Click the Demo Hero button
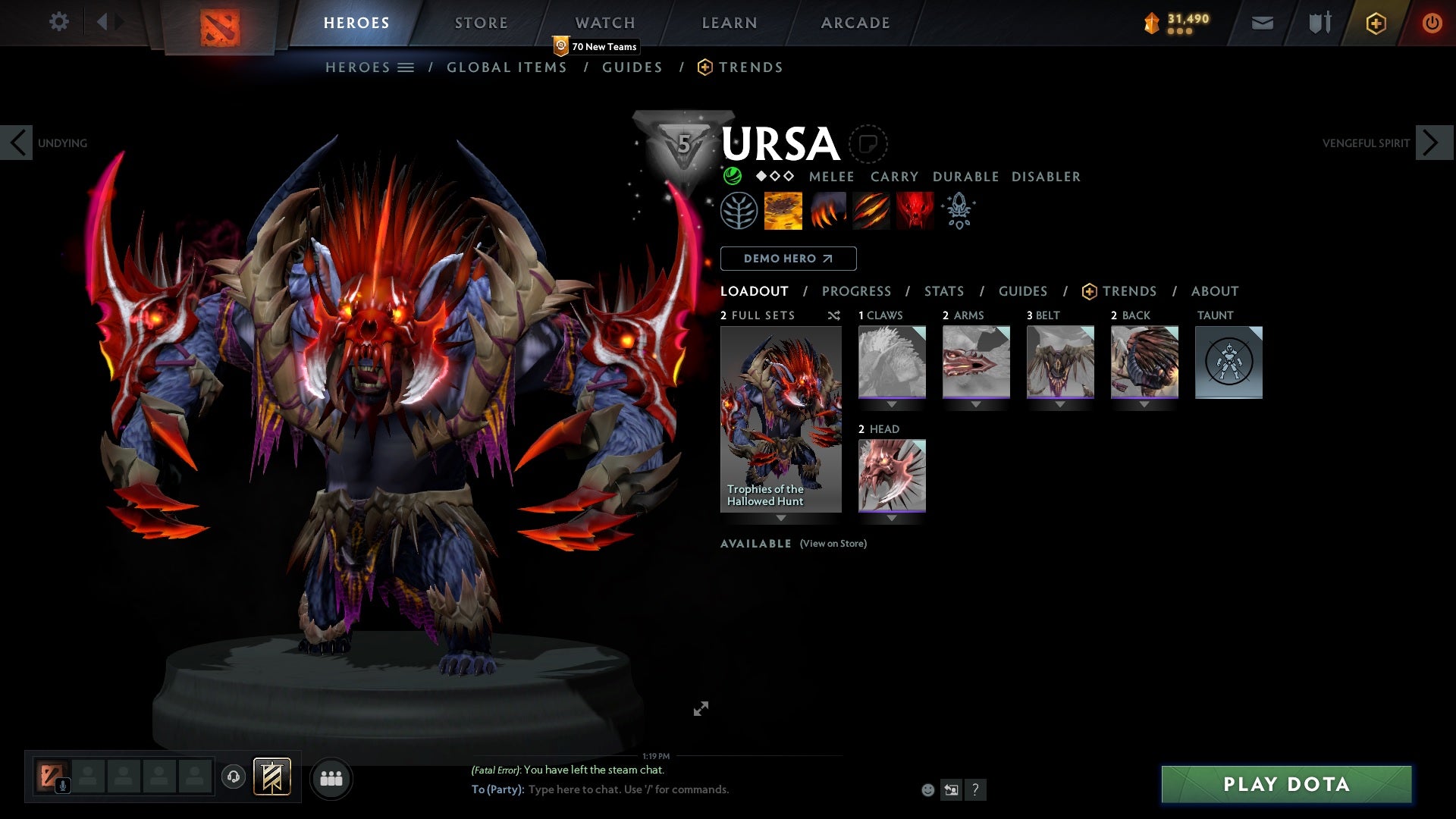 click(x=789, y=259)
